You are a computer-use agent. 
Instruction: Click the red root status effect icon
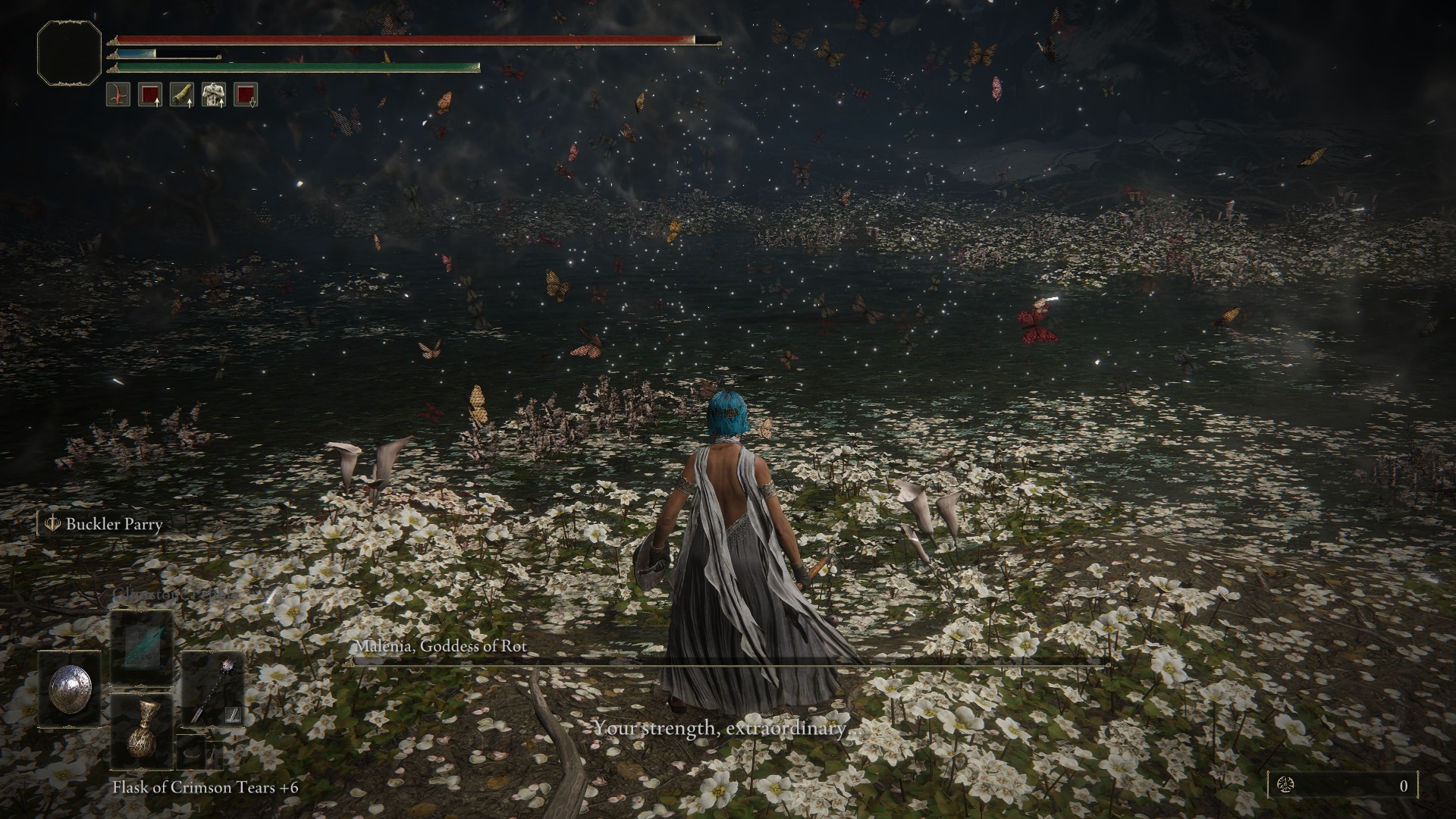point(118,95)
